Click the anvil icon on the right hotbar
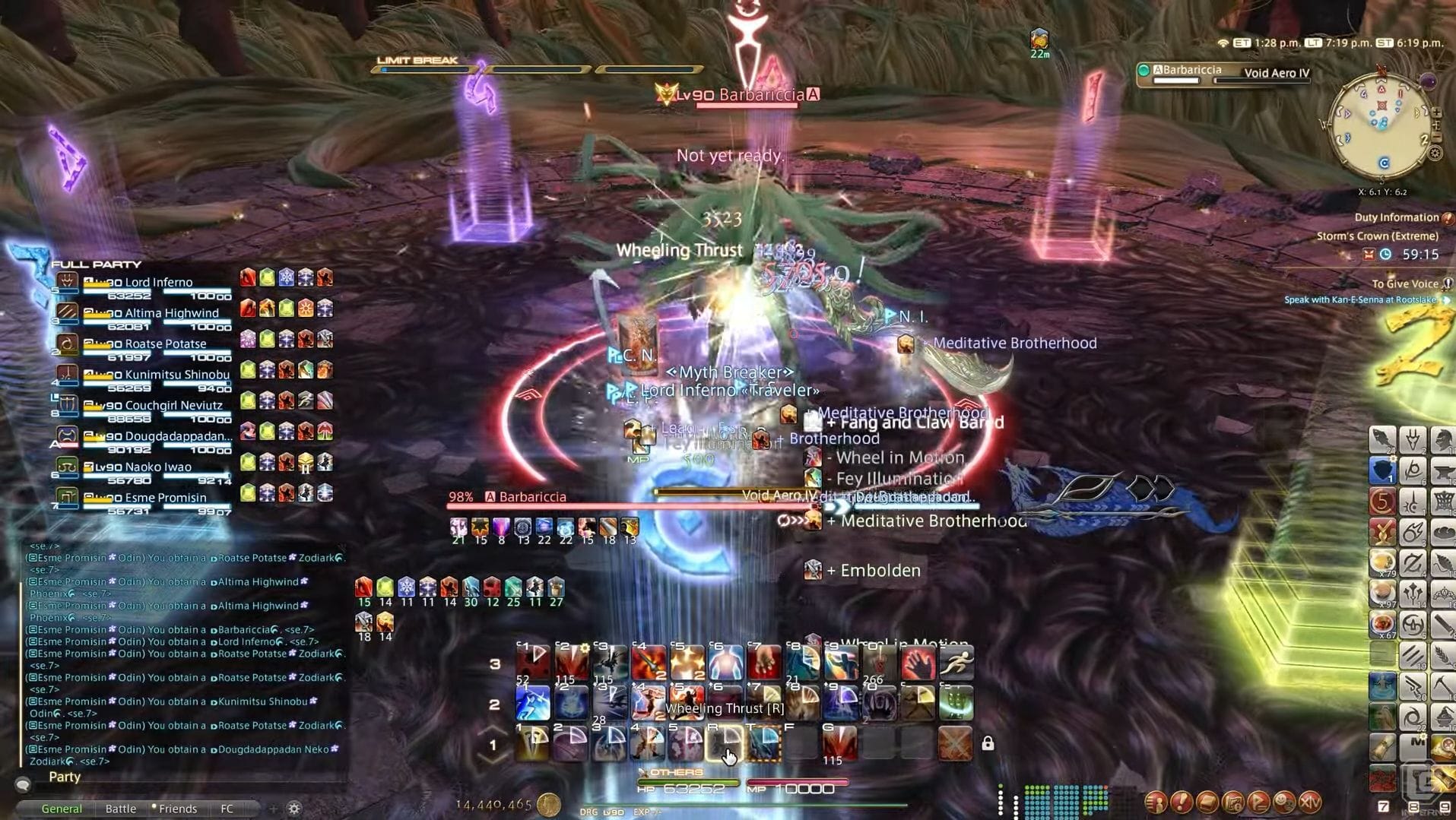The width and height of the screenshot is (1456, 820). click(1444, 470)
